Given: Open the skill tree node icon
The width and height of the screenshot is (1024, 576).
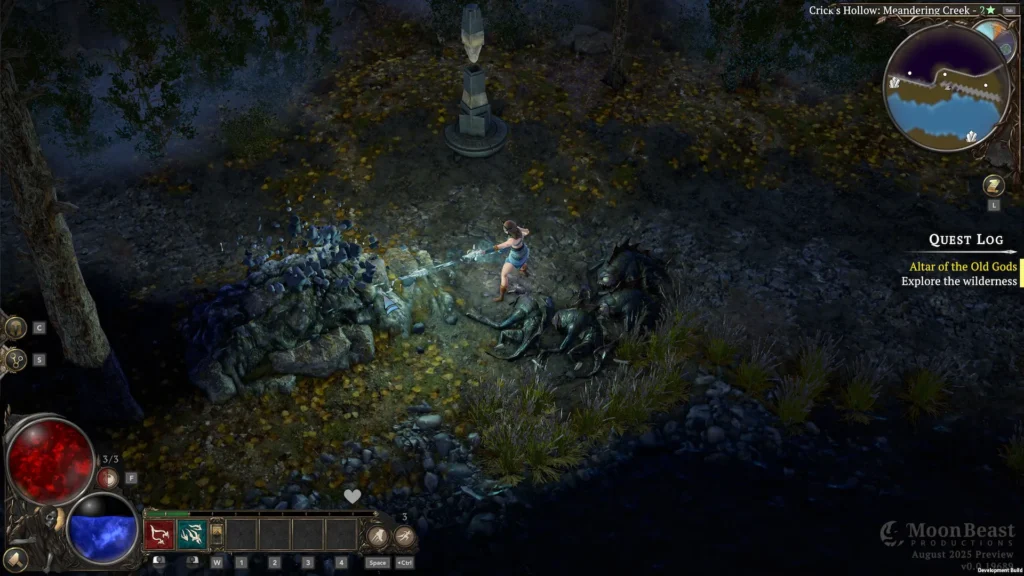Looking at the screenshot, I should pyautogui.click(x=15, y=359).
